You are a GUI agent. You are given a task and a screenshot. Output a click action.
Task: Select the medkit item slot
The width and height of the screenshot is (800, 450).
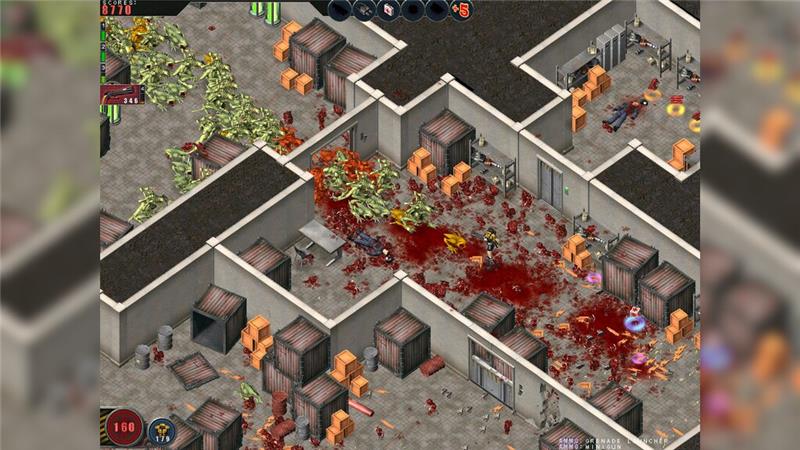point(388,10)
